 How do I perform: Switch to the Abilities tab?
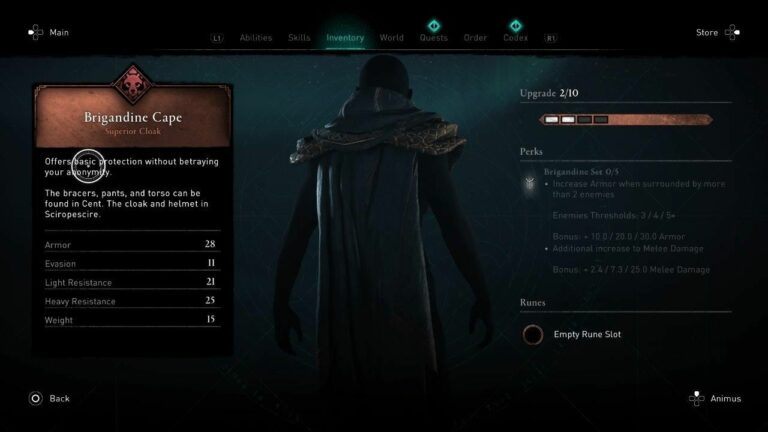pyautogui.click(x=256, y=38)
